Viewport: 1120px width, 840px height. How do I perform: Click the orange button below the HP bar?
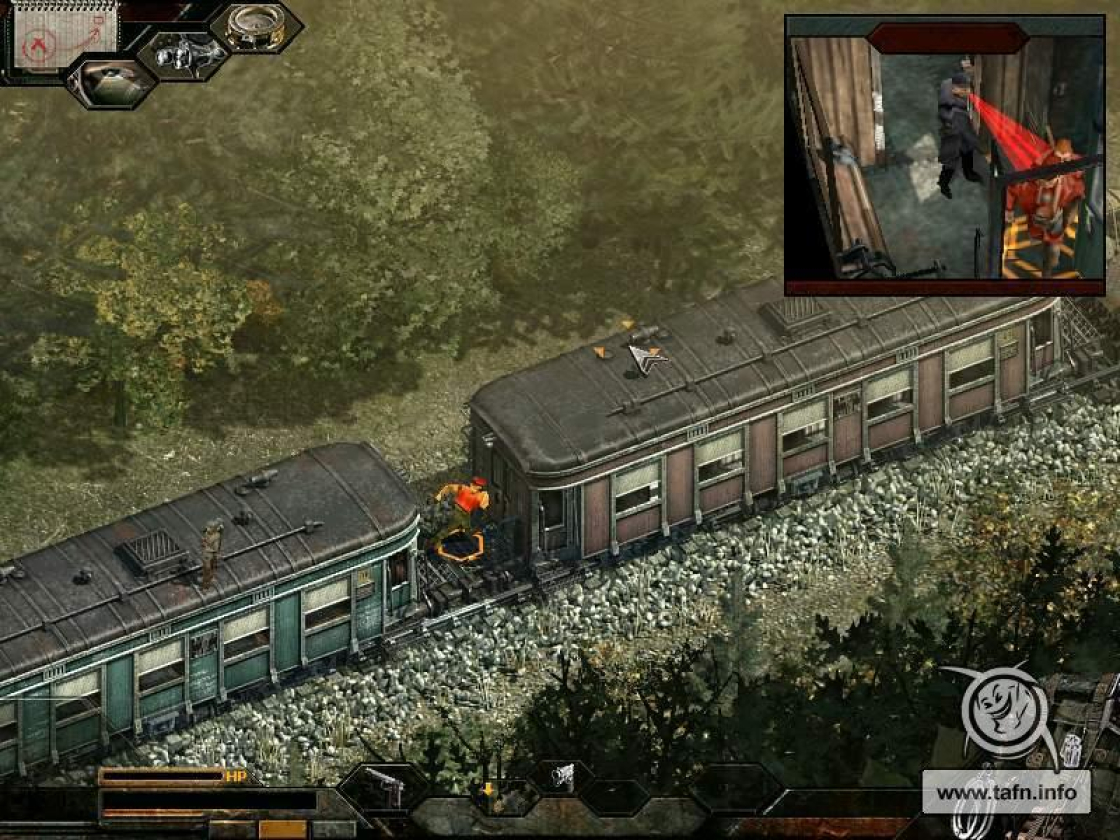pyautogui.click(x=282, y=829)
